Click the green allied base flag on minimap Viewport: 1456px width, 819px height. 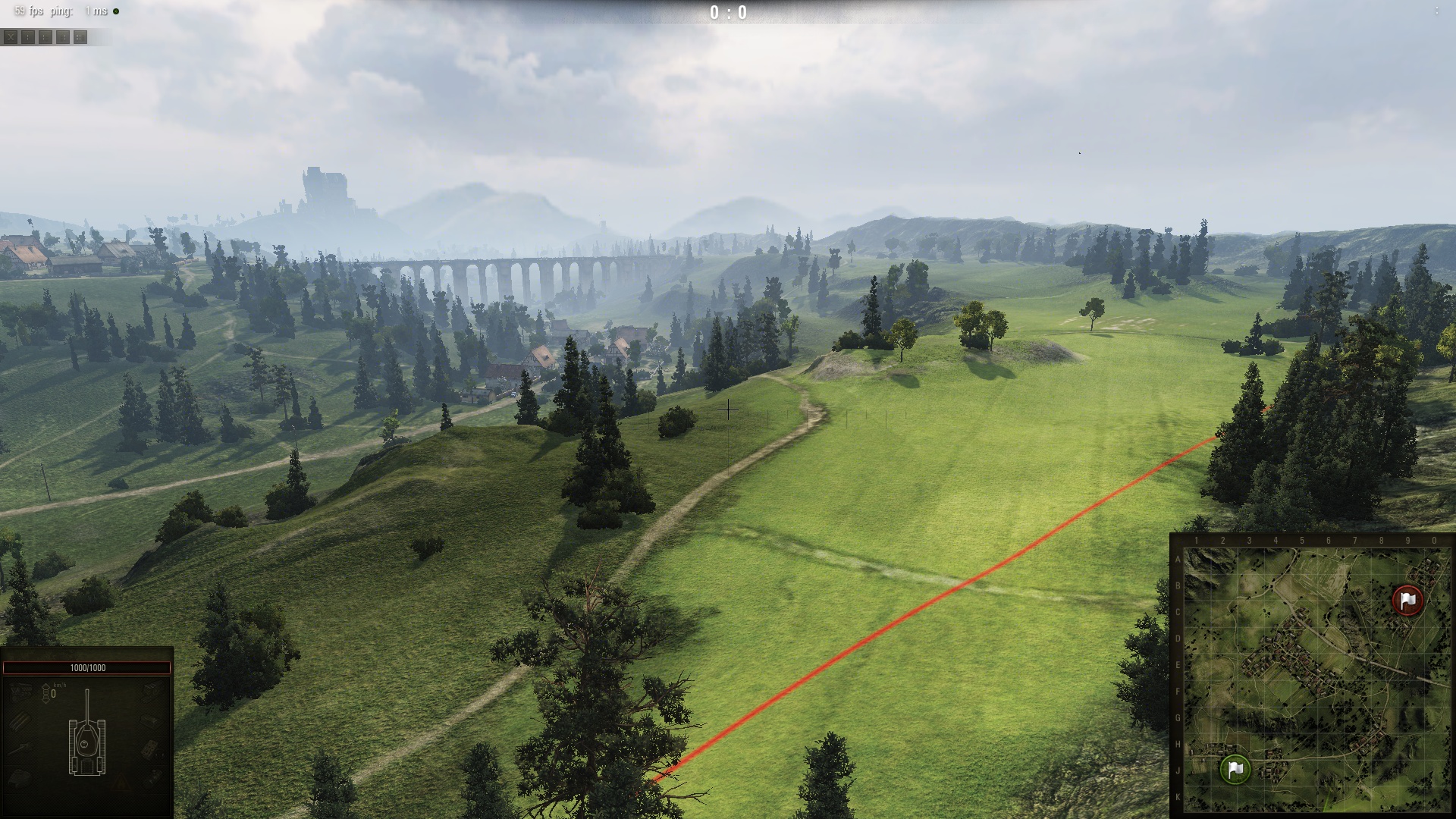[1235, 768]
